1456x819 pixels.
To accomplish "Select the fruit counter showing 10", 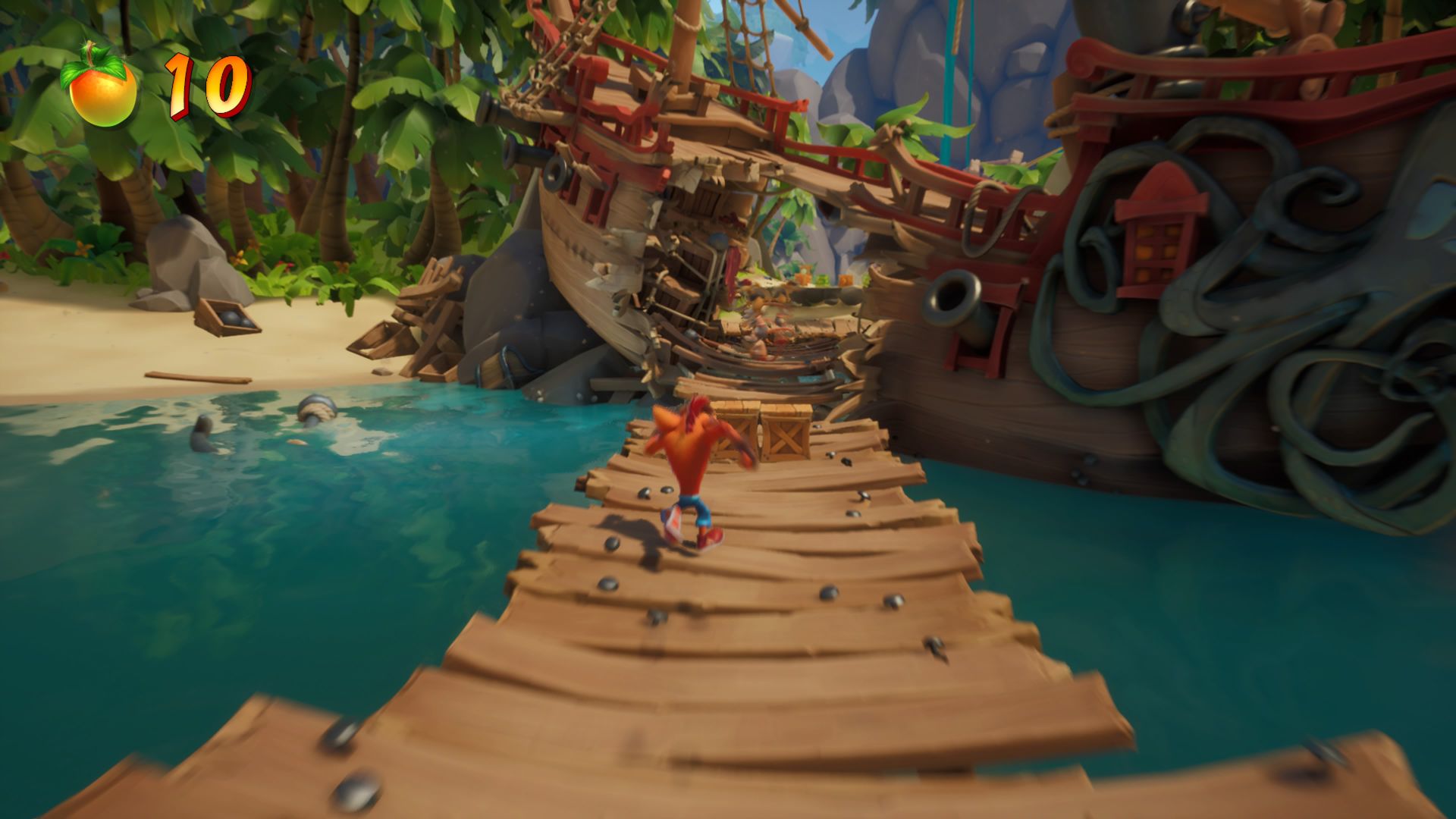I will click(201, 83).
